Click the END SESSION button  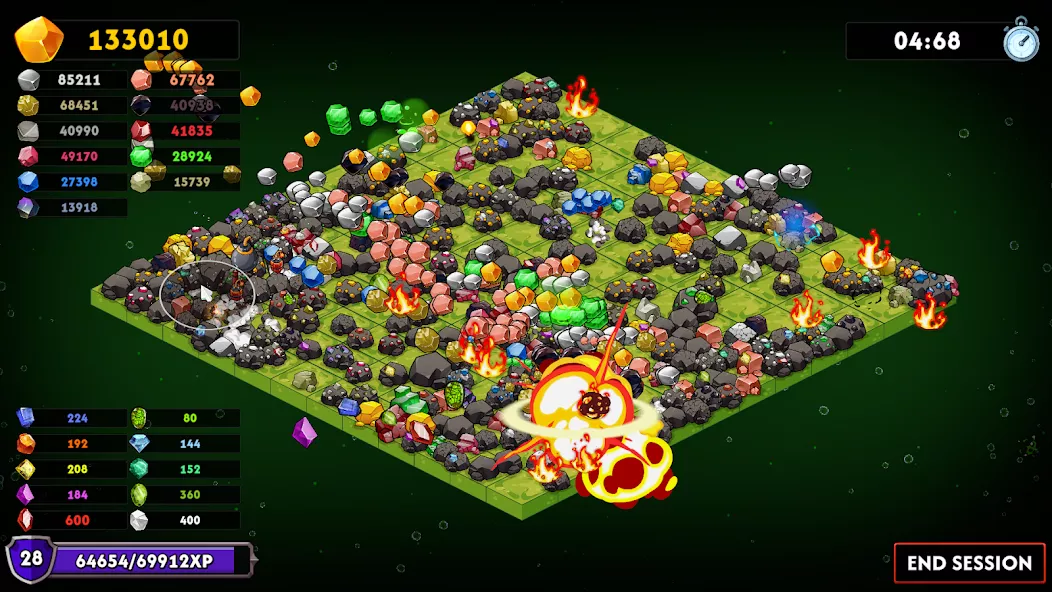coord(969,563)
